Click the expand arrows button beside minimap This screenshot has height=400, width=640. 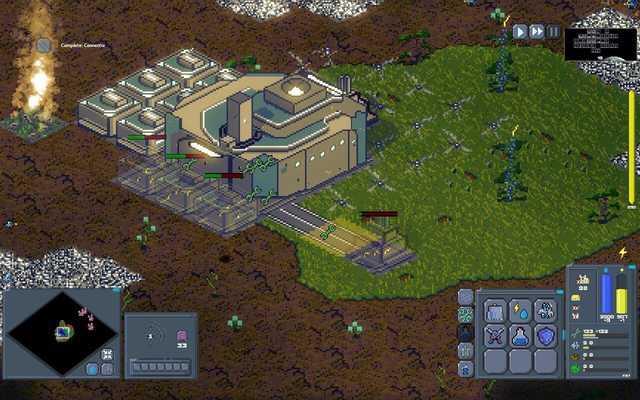tap(107, 354)
